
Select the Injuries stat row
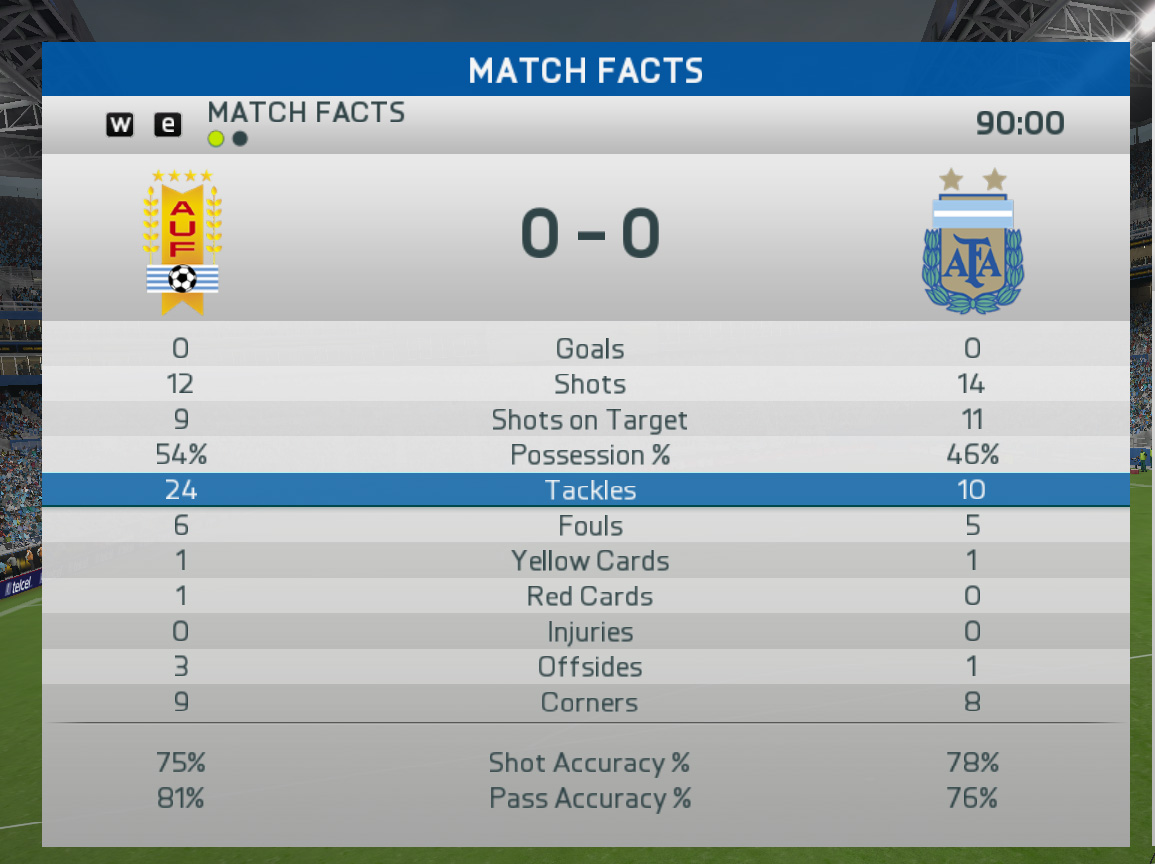coord(589,632)
